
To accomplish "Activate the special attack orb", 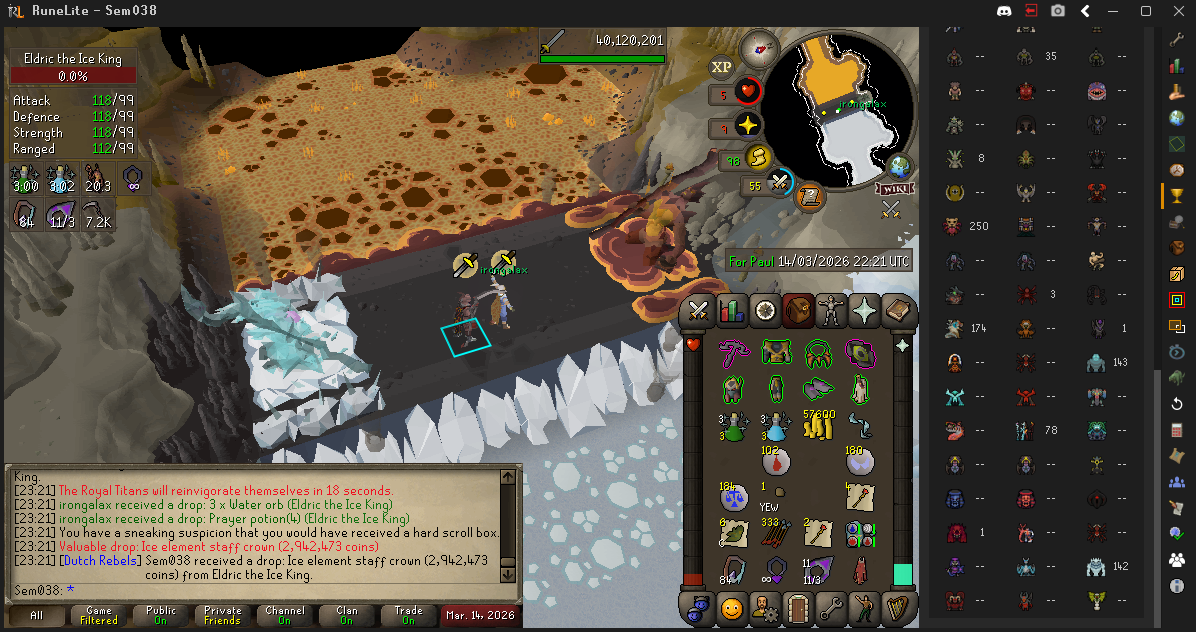I will click(x=779, y=184).
